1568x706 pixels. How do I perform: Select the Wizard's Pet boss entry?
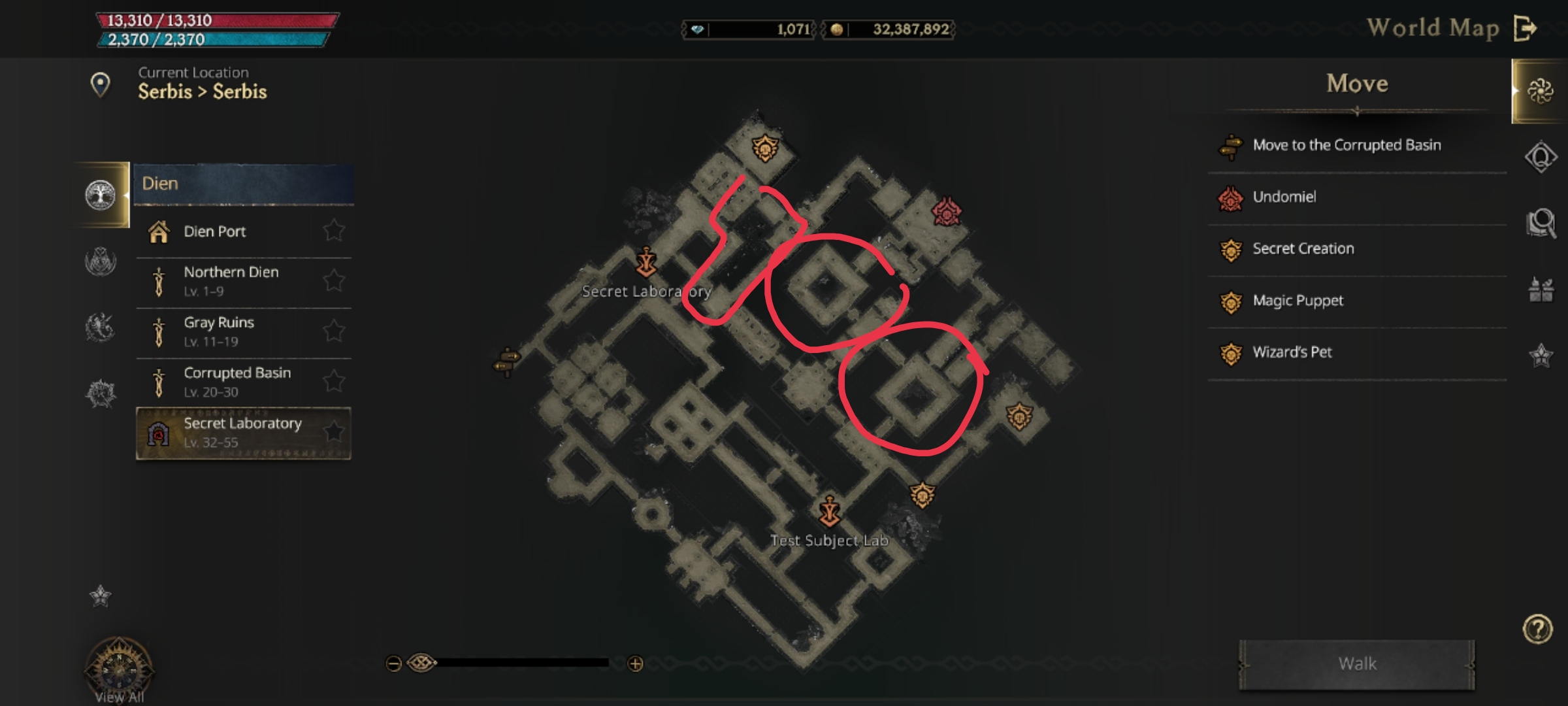[x=1294, y=352]
